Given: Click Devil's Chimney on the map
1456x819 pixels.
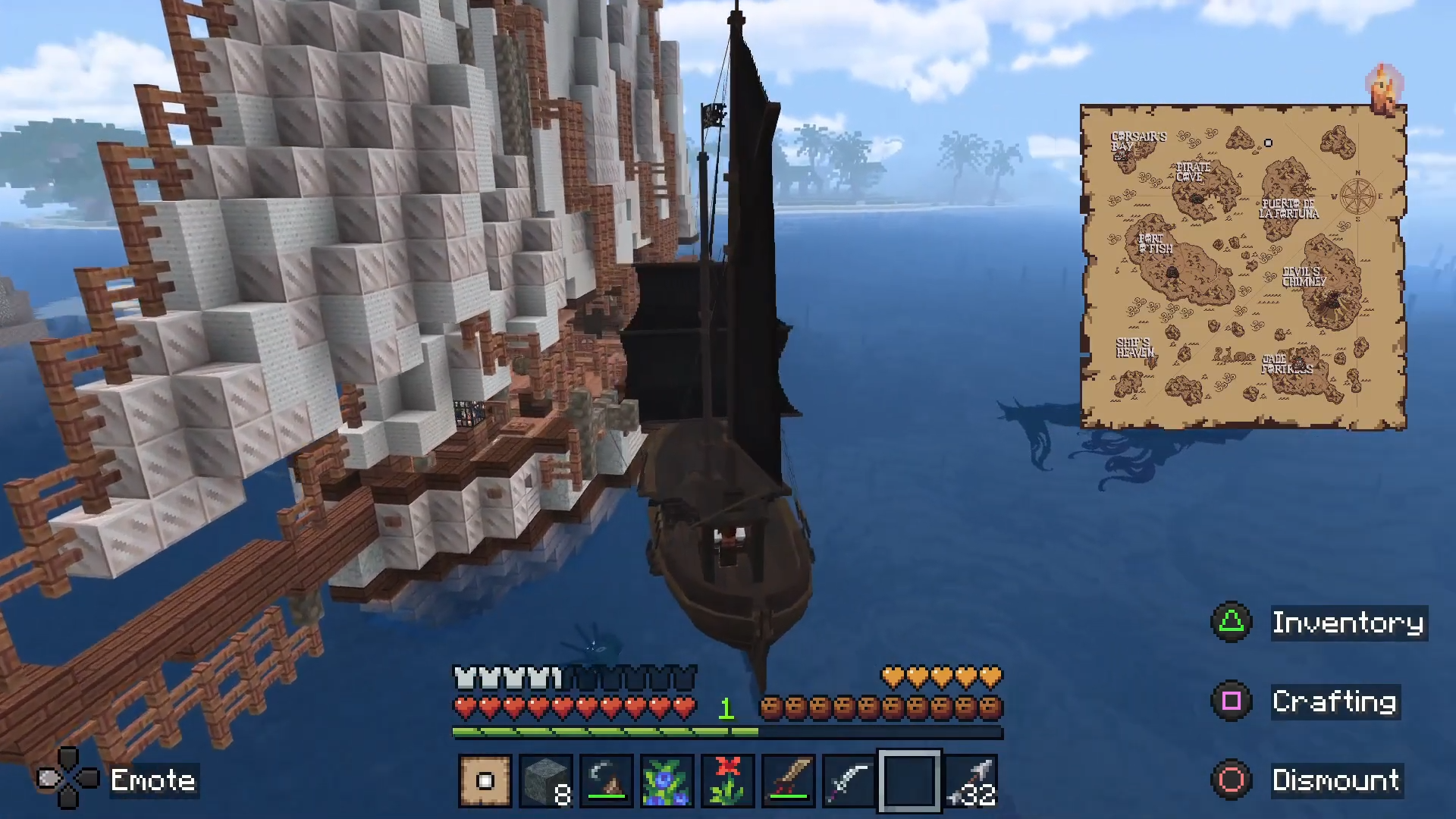Looking at the screenshot, I should [1304, 277].
